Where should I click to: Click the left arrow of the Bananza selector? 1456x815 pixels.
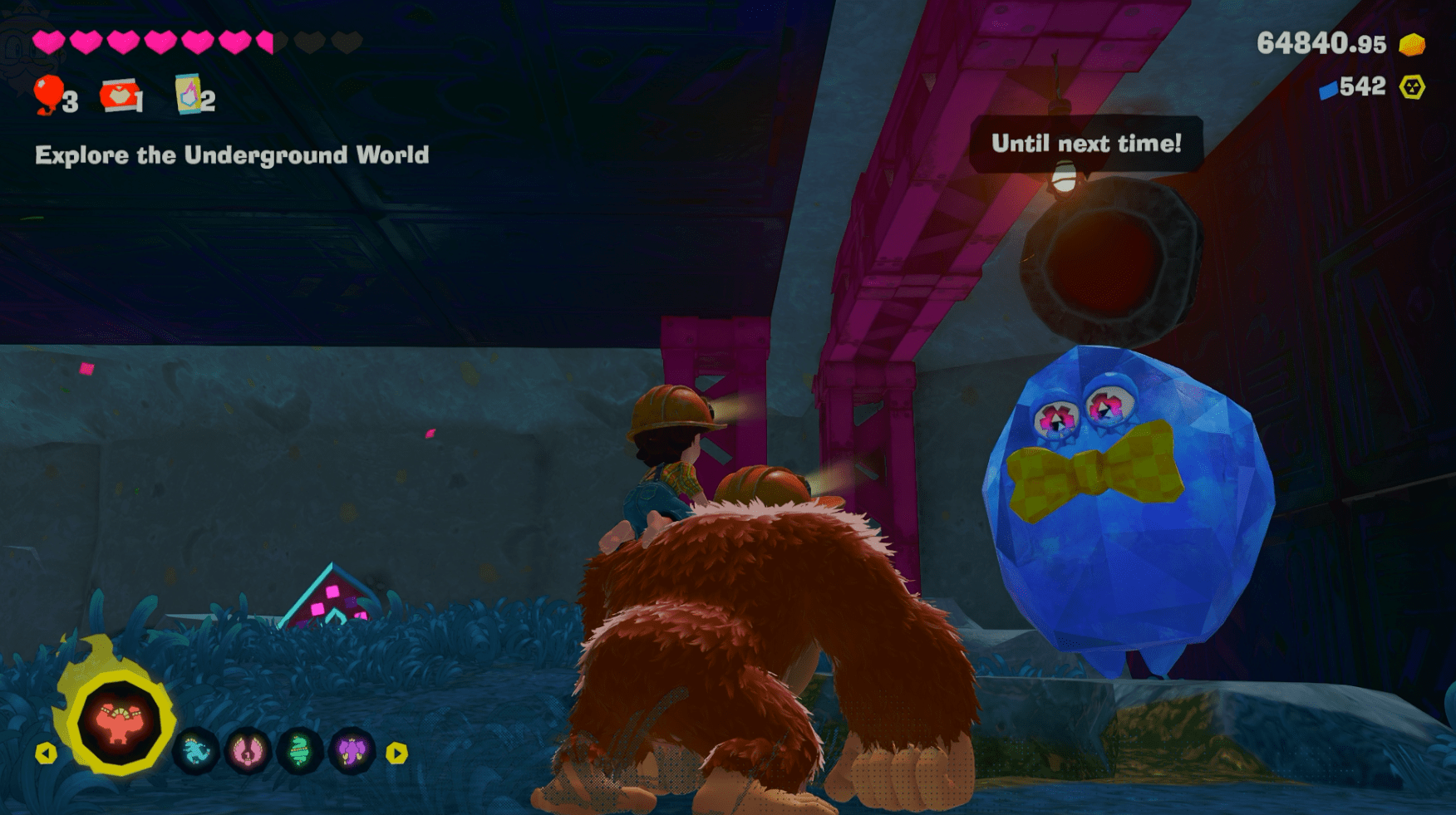tap(47, 754)
